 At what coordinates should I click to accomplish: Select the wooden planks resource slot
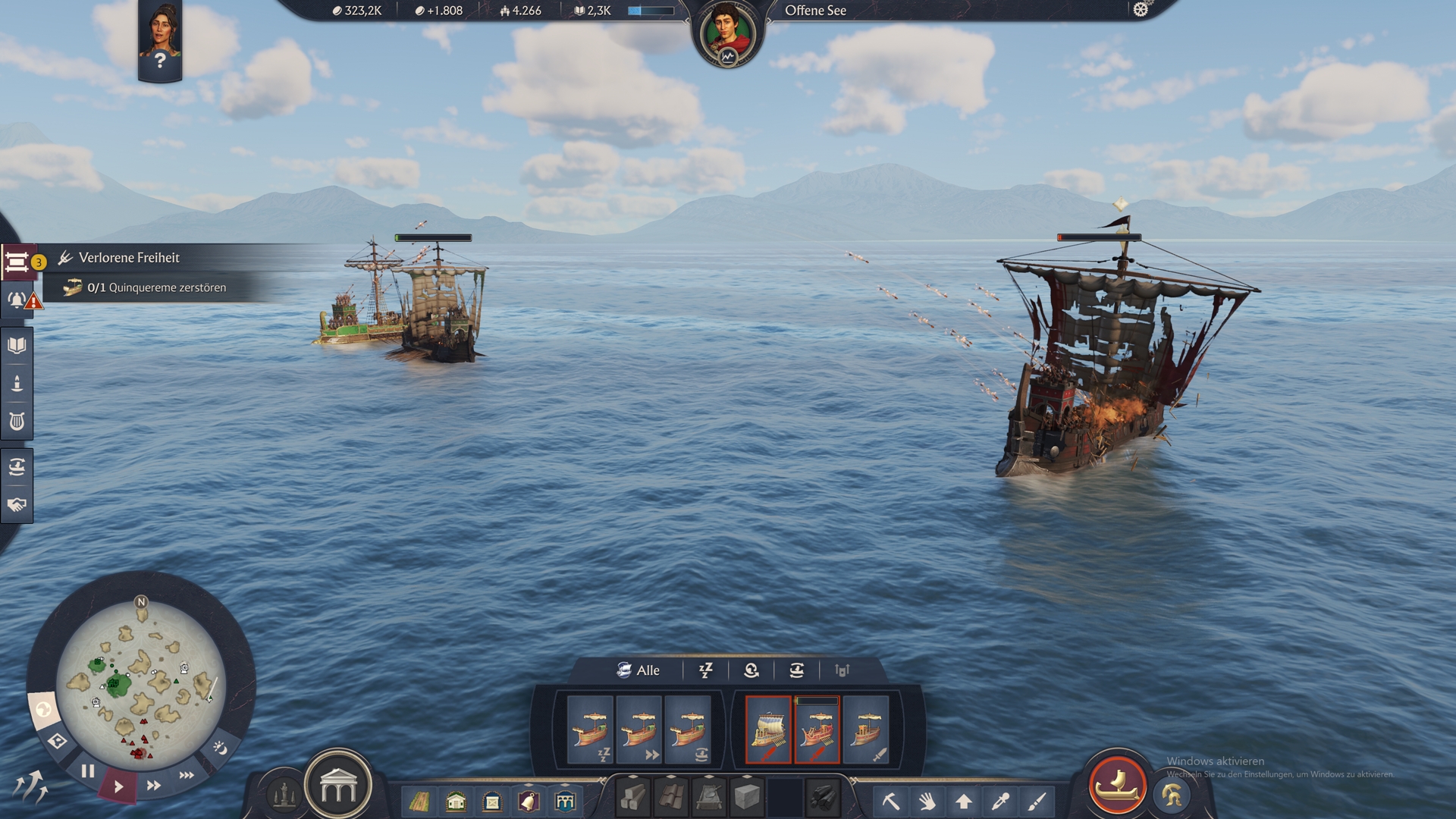click(x=633, y=798)
